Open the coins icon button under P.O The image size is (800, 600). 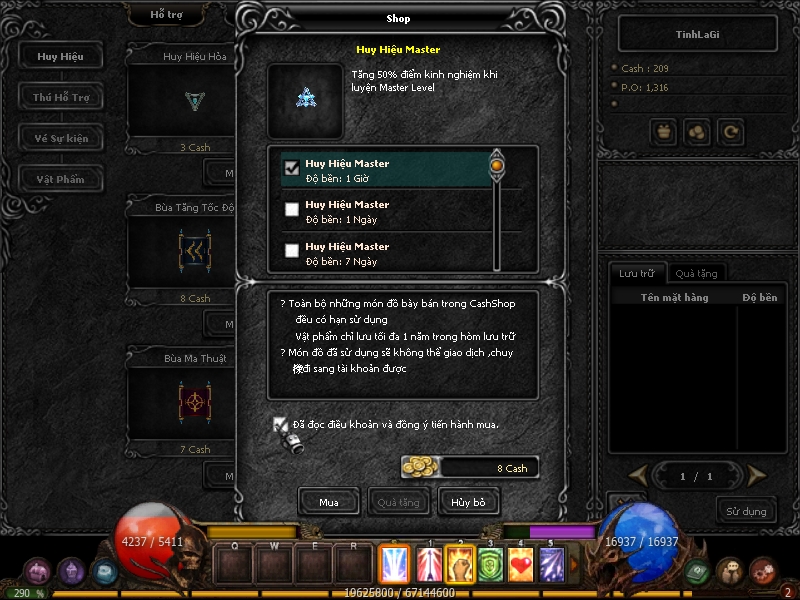click(x=696, y=131)
